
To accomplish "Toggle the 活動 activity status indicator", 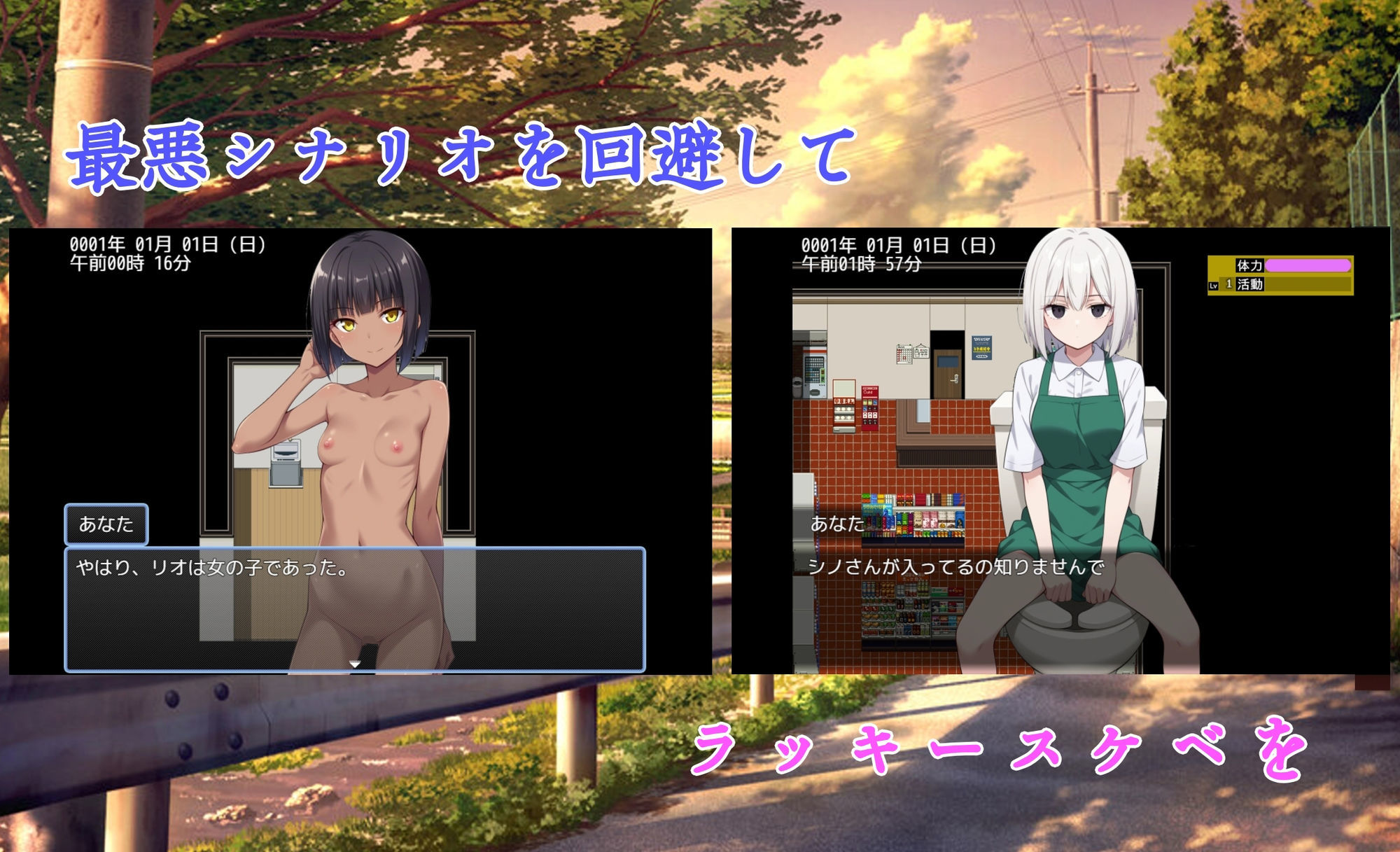I will click(x=1251, y=286).
